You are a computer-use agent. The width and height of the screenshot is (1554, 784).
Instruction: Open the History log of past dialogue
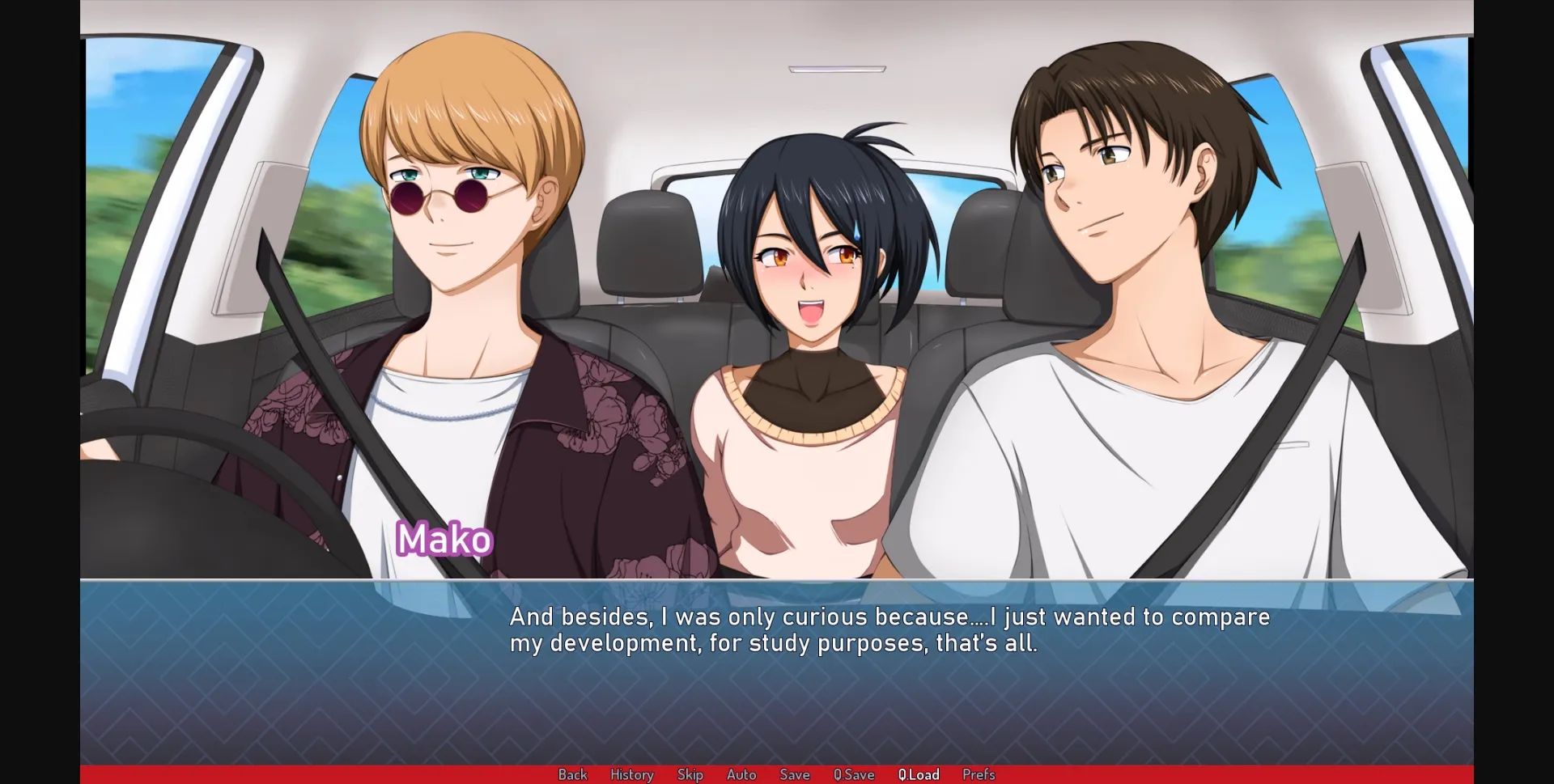pos(631,774)
